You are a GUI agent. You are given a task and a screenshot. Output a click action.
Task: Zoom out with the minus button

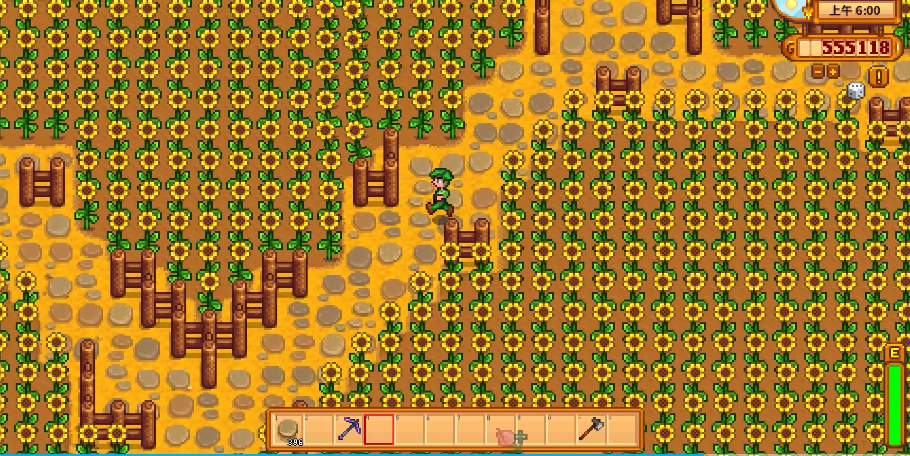click(818, 71)
